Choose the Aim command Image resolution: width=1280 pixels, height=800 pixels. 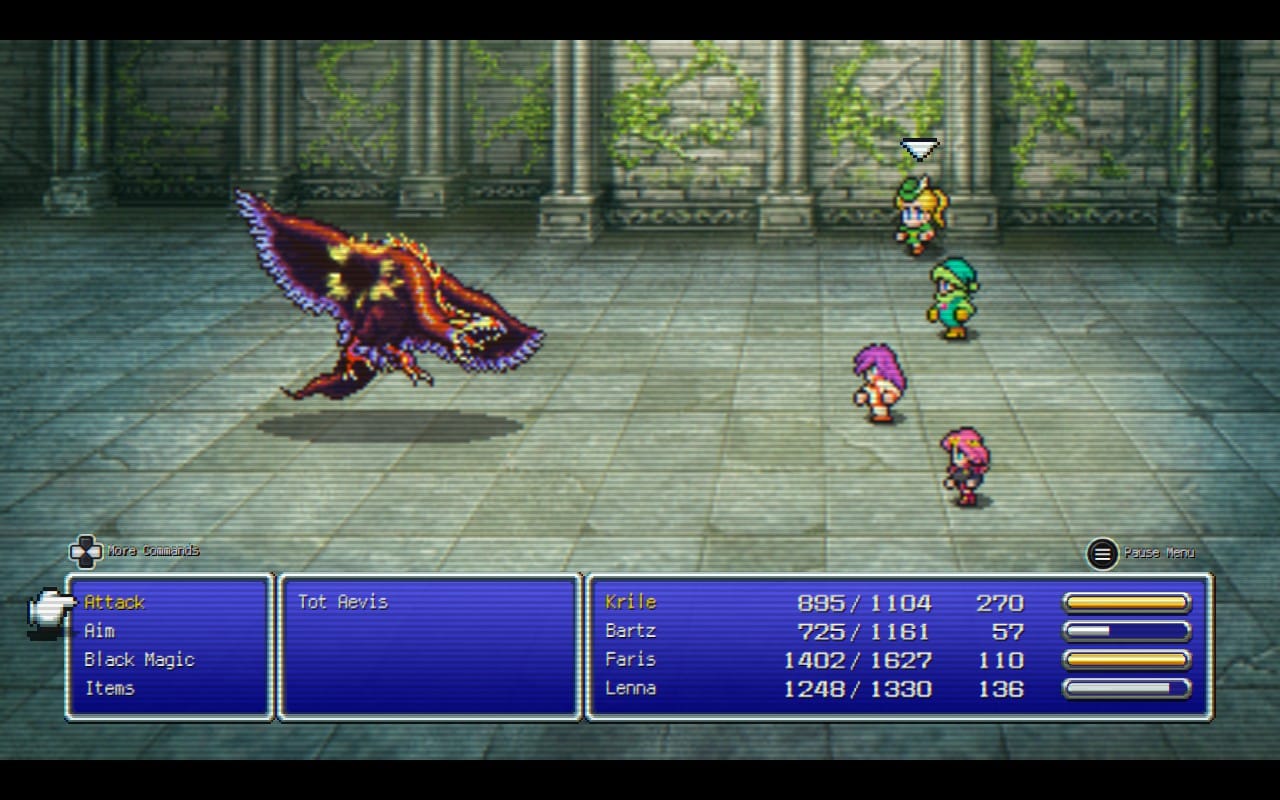point(100,631)
